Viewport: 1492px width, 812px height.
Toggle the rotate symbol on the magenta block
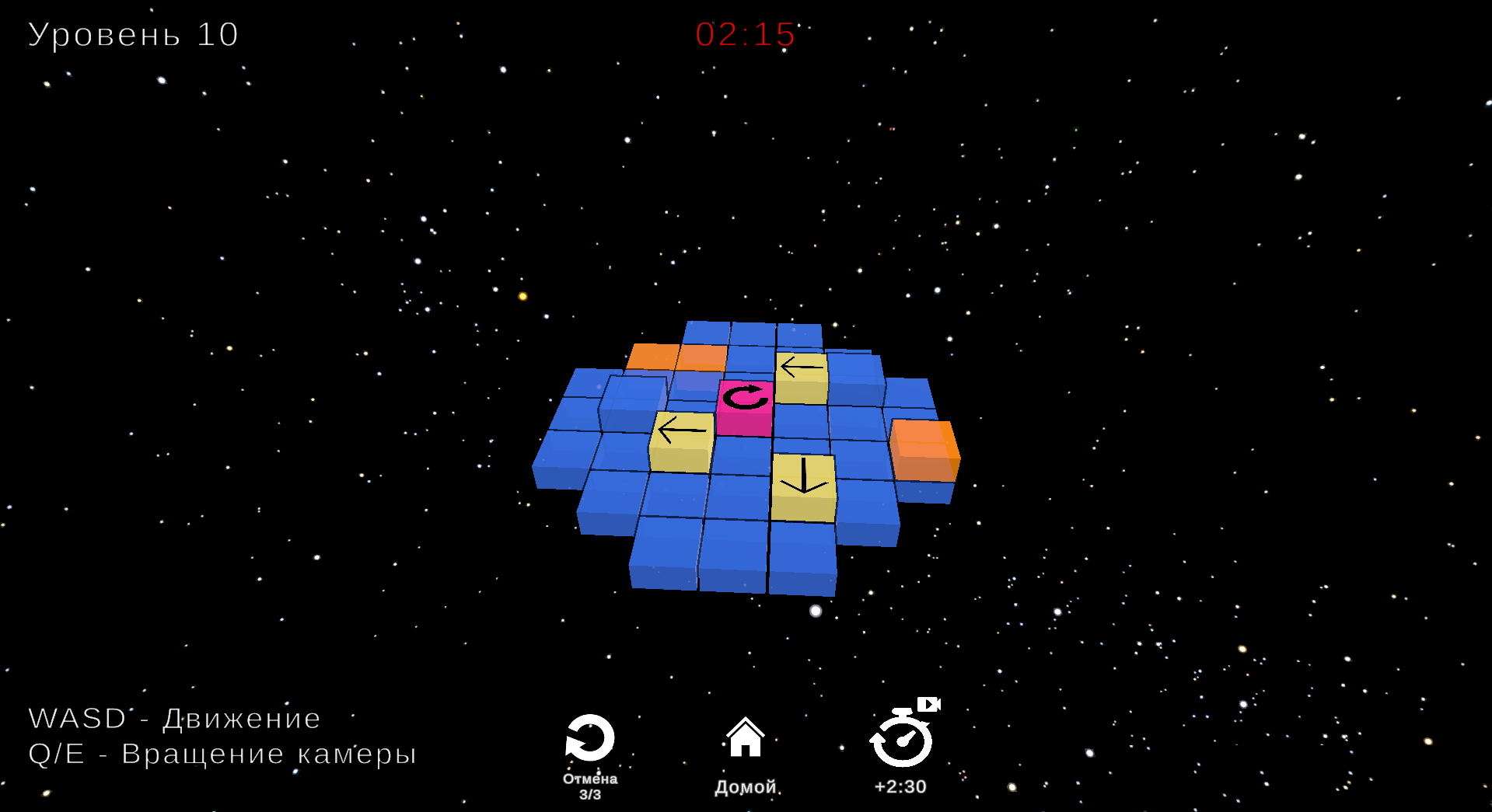[745, 399]
